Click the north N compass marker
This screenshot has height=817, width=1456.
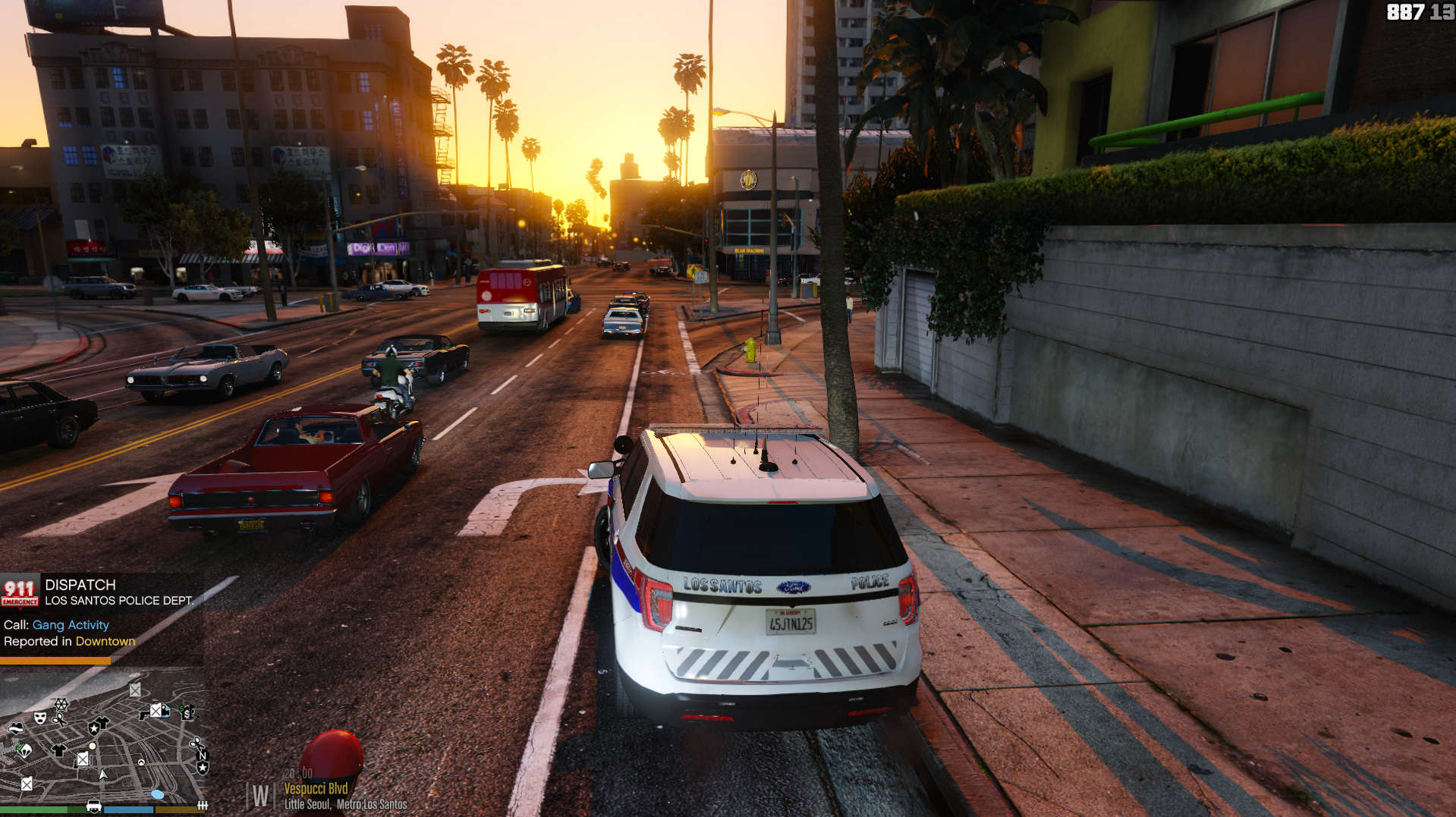tap(202, 756)
